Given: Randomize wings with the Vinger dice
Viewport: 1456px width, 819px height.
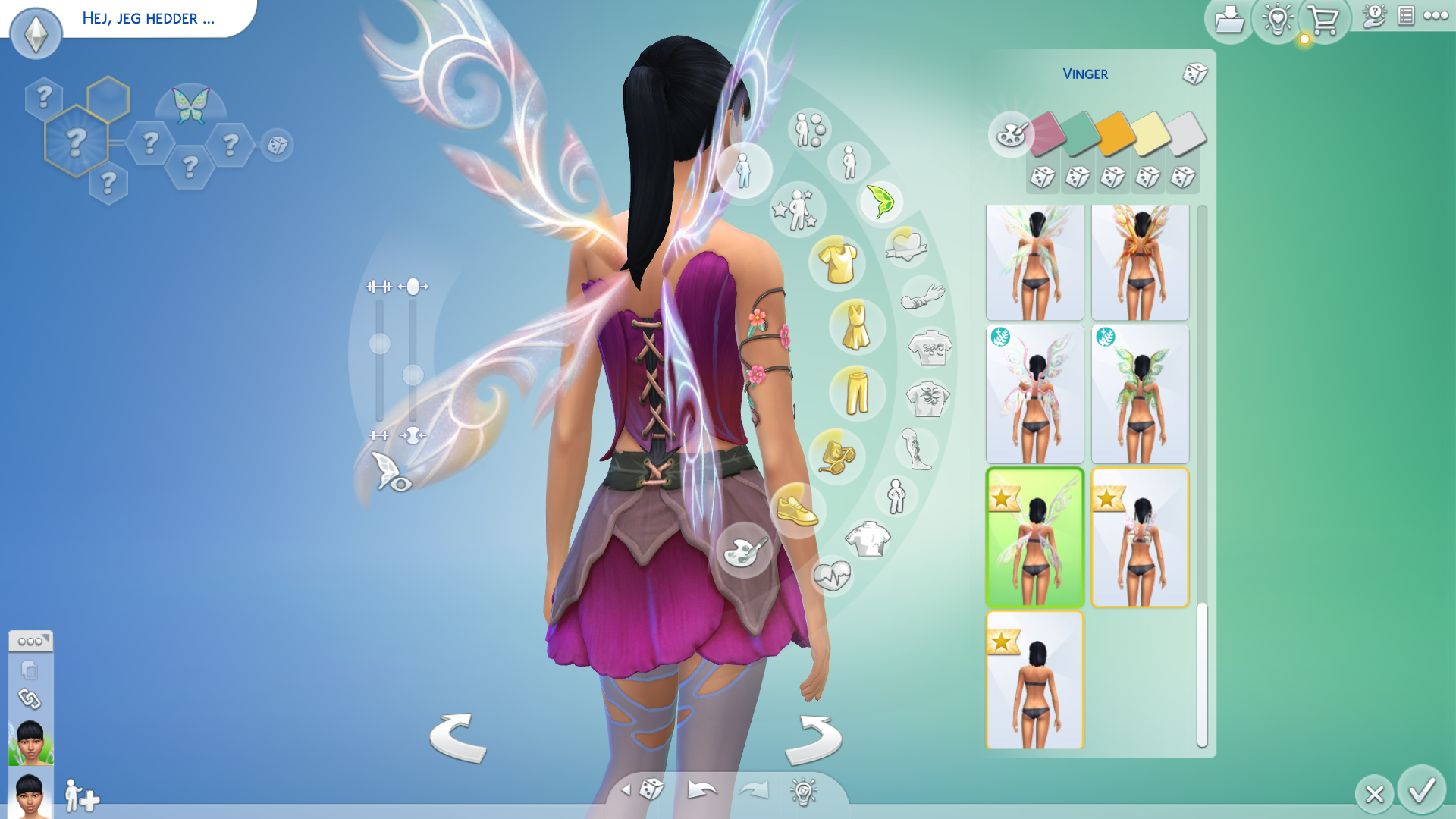Looking at the screenshot, I should (1194, 74).
